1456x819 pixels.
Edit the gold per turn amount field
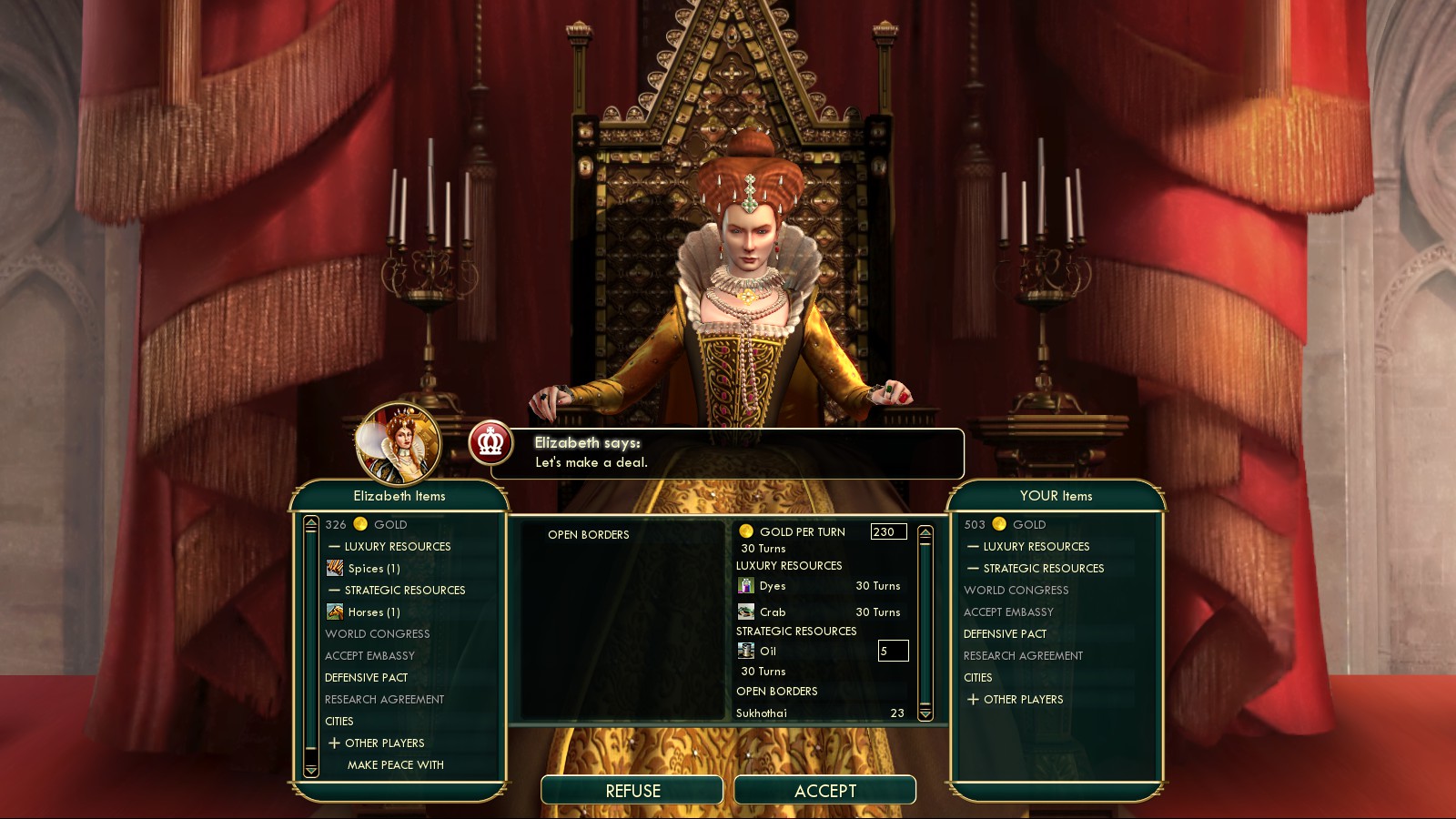[887, 532]
